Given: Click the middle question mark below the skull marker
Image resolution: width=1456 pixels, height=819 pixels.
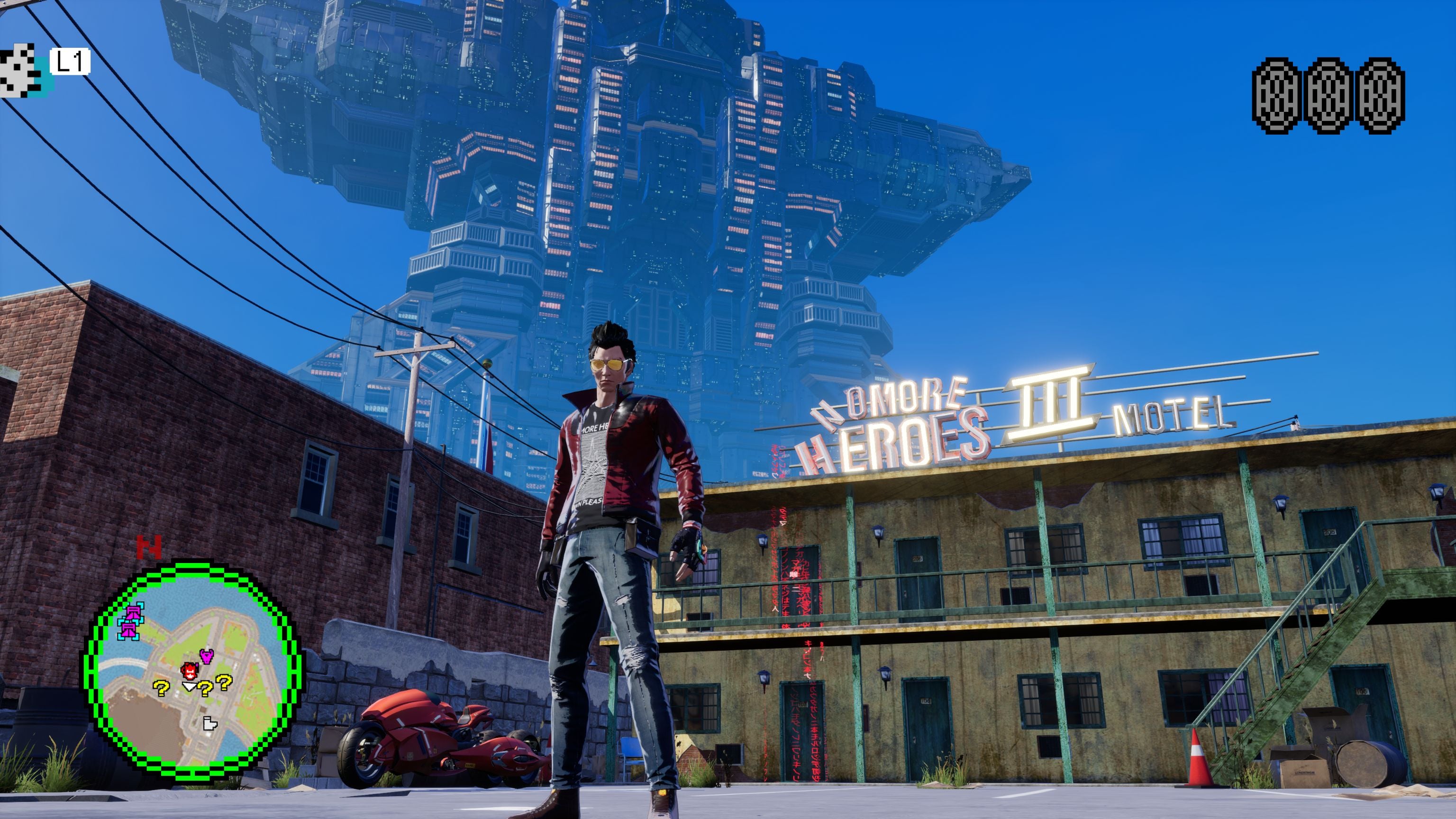Looking at the screenshot, I should [x=205, y=689].
